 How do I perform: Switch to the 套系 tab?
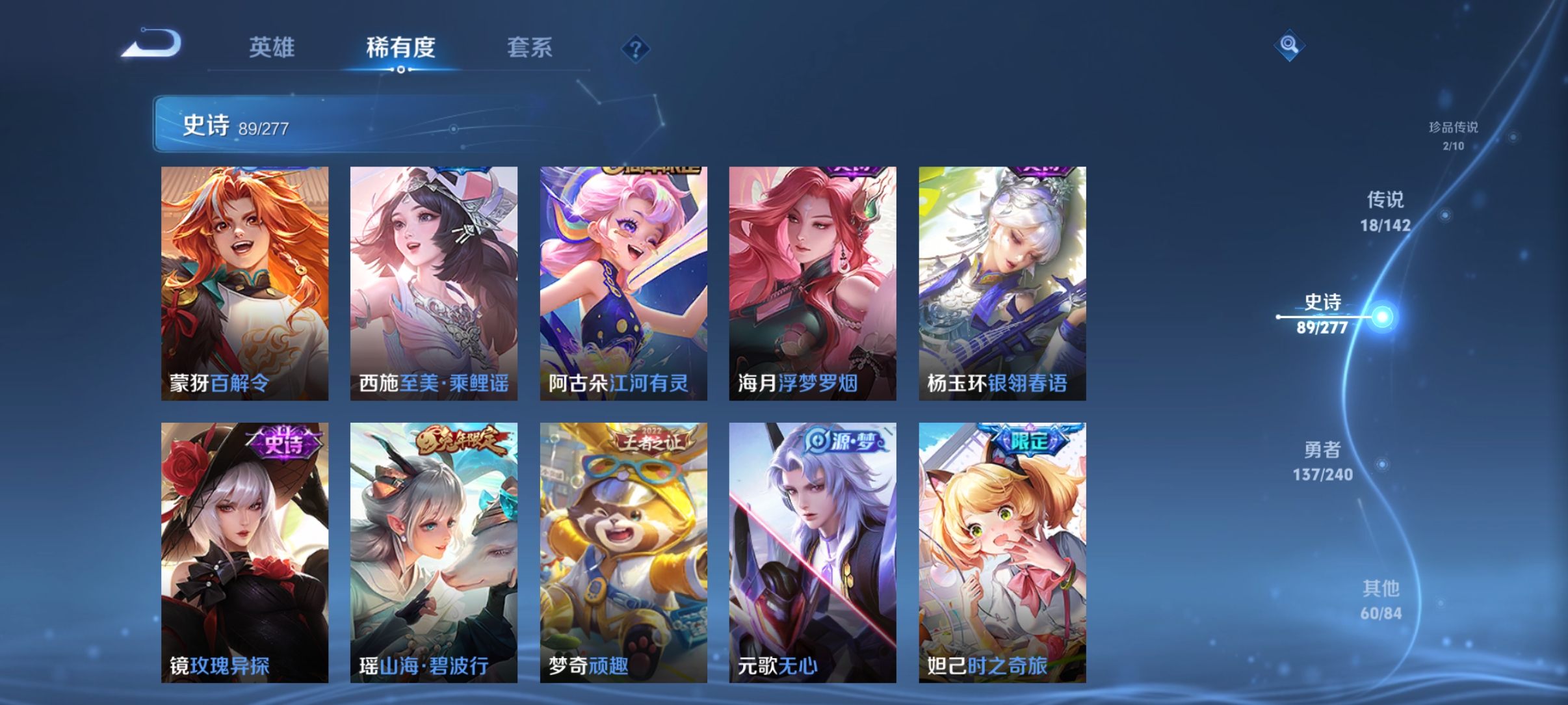click(x=530, y=48)
